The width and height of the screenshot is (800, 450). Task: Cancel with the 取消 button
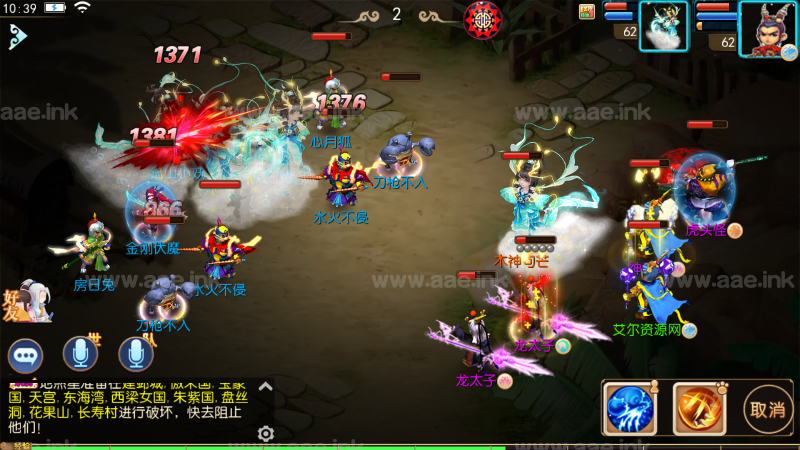767,409
